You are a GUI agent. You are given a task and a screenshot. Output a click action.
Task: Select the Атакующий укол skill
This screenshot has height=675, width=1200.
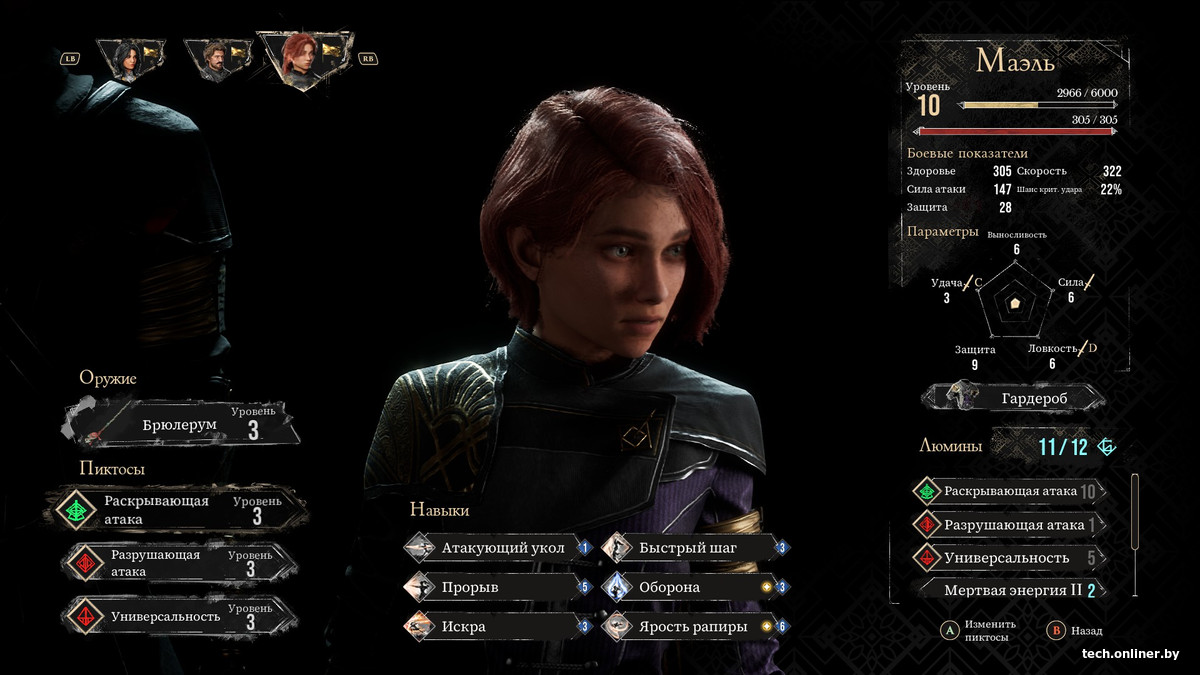coord(497,548)
